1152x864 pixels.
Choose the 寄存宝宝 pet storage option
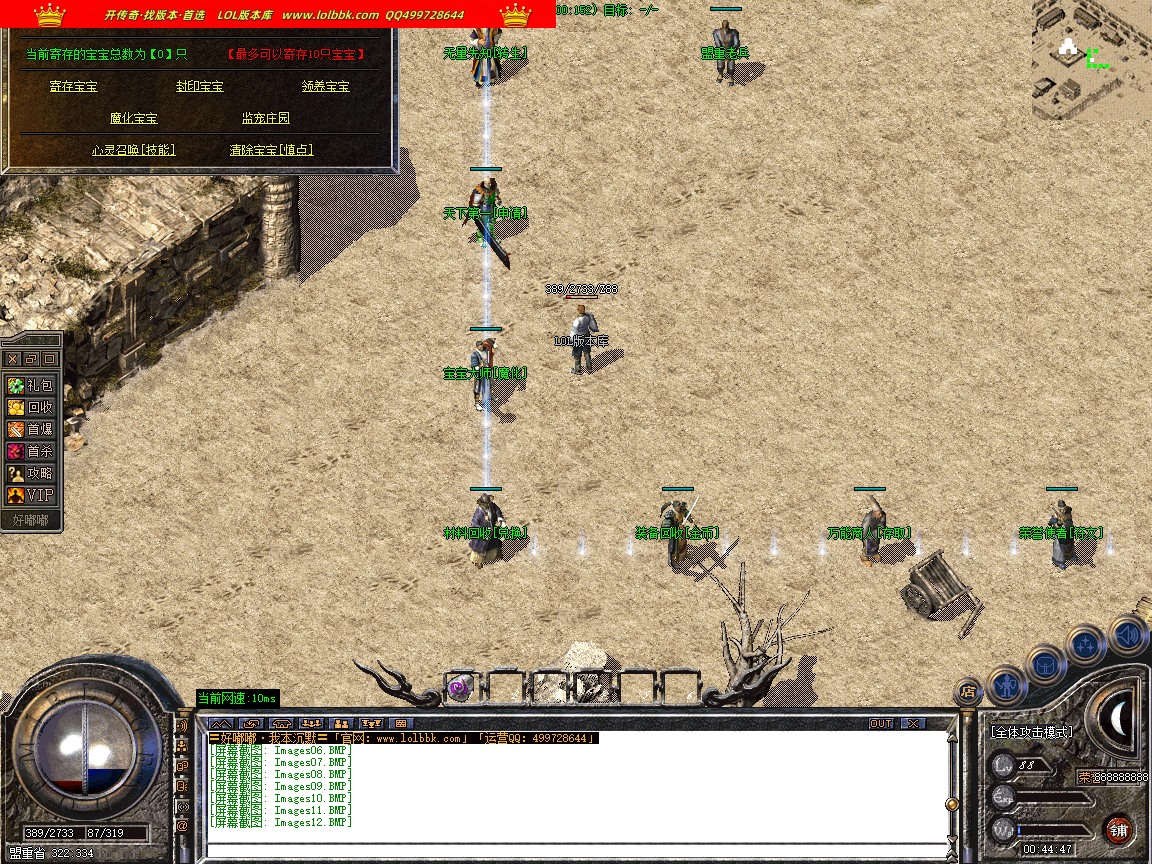click(x=74, y=87)
